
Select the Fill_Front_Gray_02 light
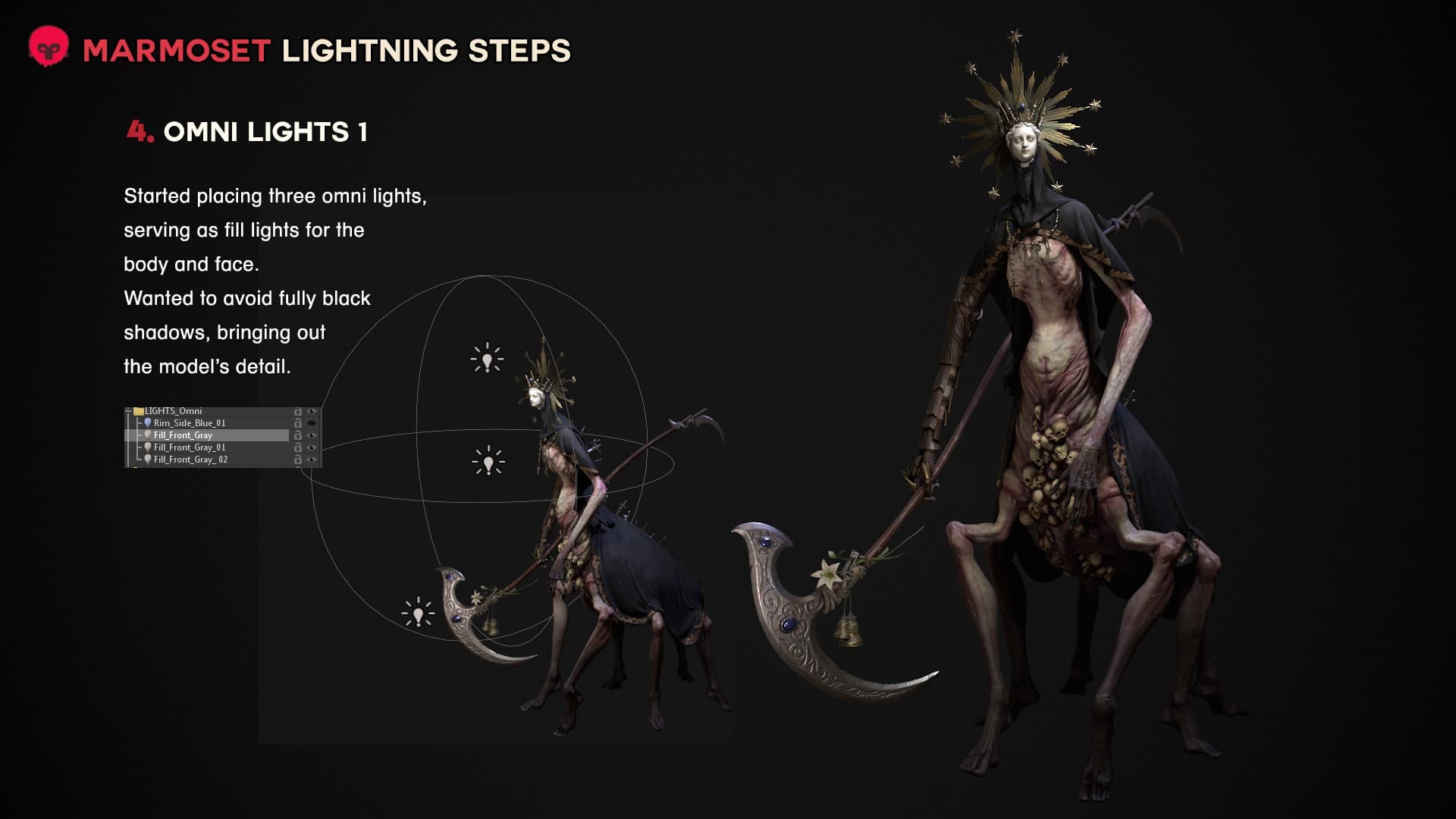click(190, 460)
